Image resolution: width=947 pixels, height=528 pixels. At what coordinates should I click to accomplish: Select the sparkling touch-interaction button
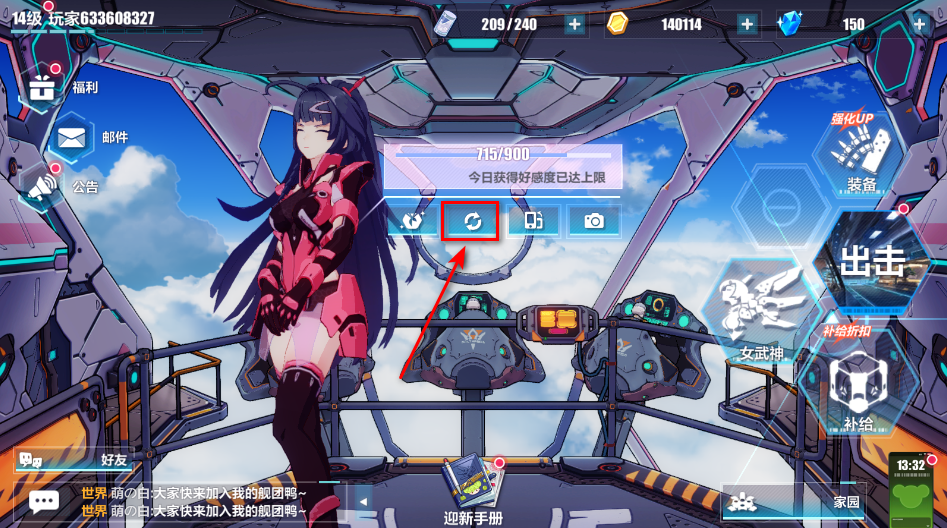(x=411, y=221)
